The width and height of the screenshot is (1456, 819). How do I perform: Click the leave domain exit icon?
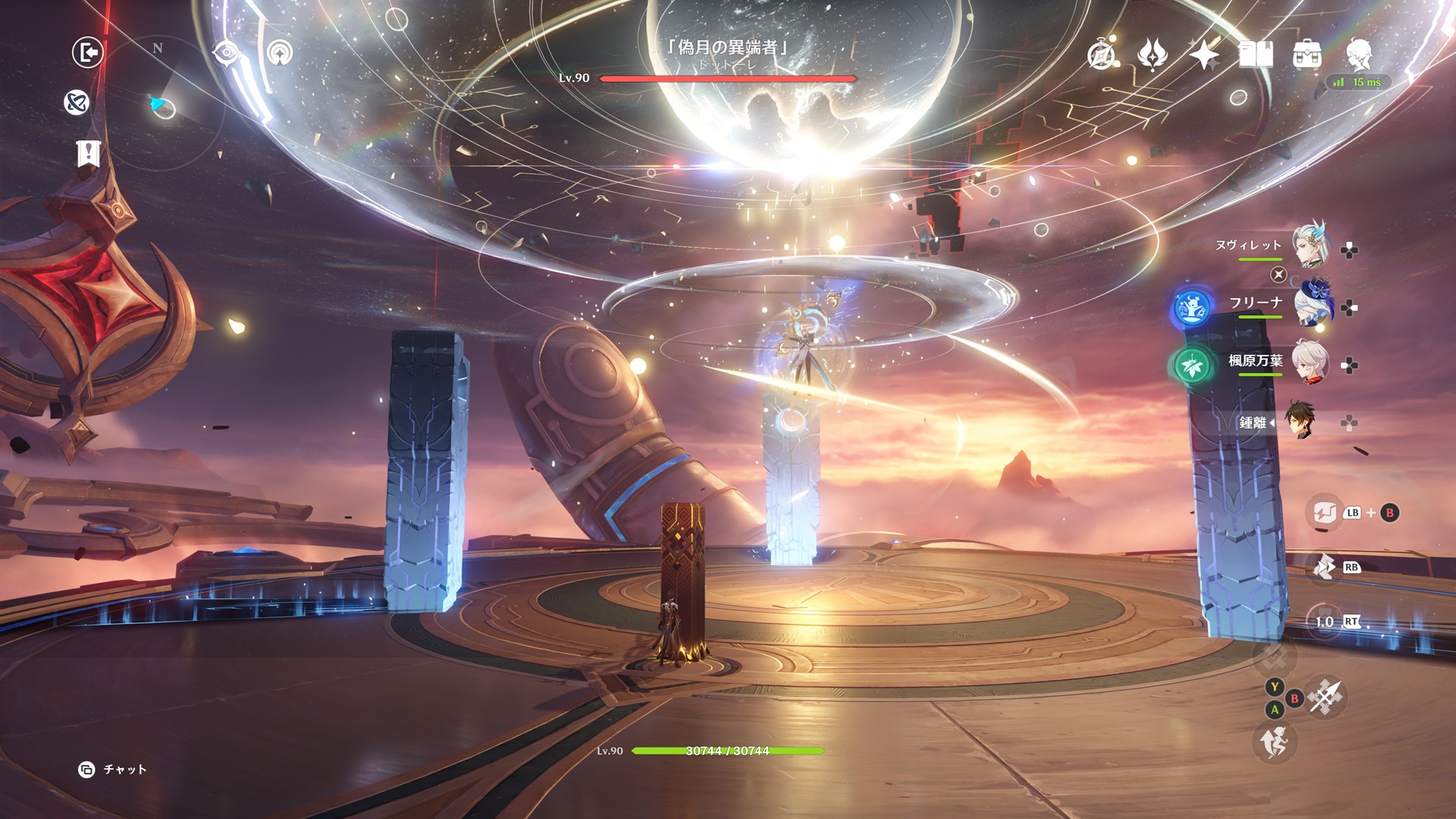tap(88, 53)
